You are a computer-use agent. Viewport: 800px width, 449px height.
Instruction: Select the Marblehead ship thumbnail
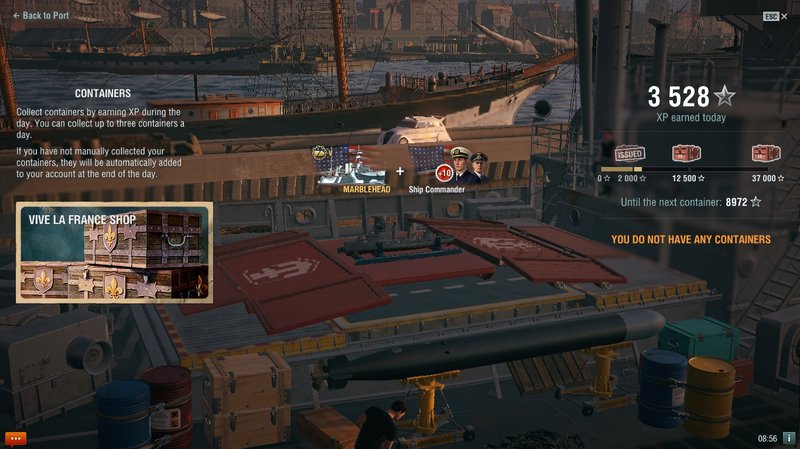(x=352, y=167)
